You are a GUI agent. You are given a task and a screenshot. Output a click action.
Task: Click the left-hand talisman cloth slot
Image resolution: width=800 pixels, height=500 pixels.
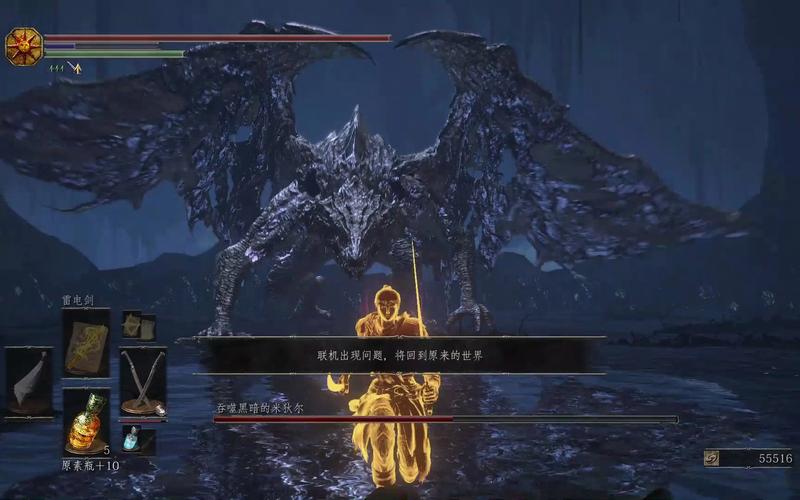[27, 382]
